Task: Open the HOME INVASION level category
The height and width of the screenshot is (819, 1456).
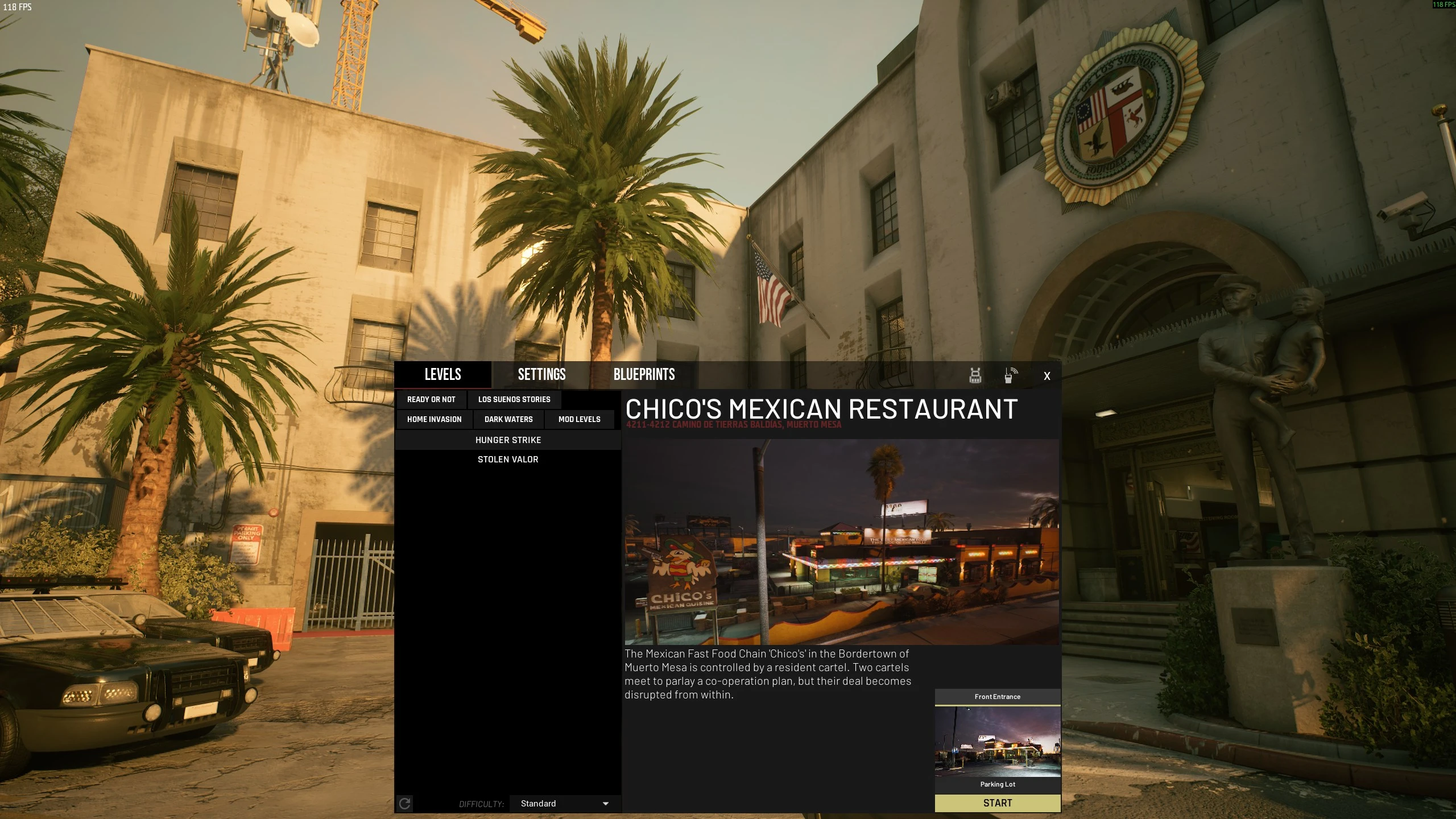Action: click(434, 419)
